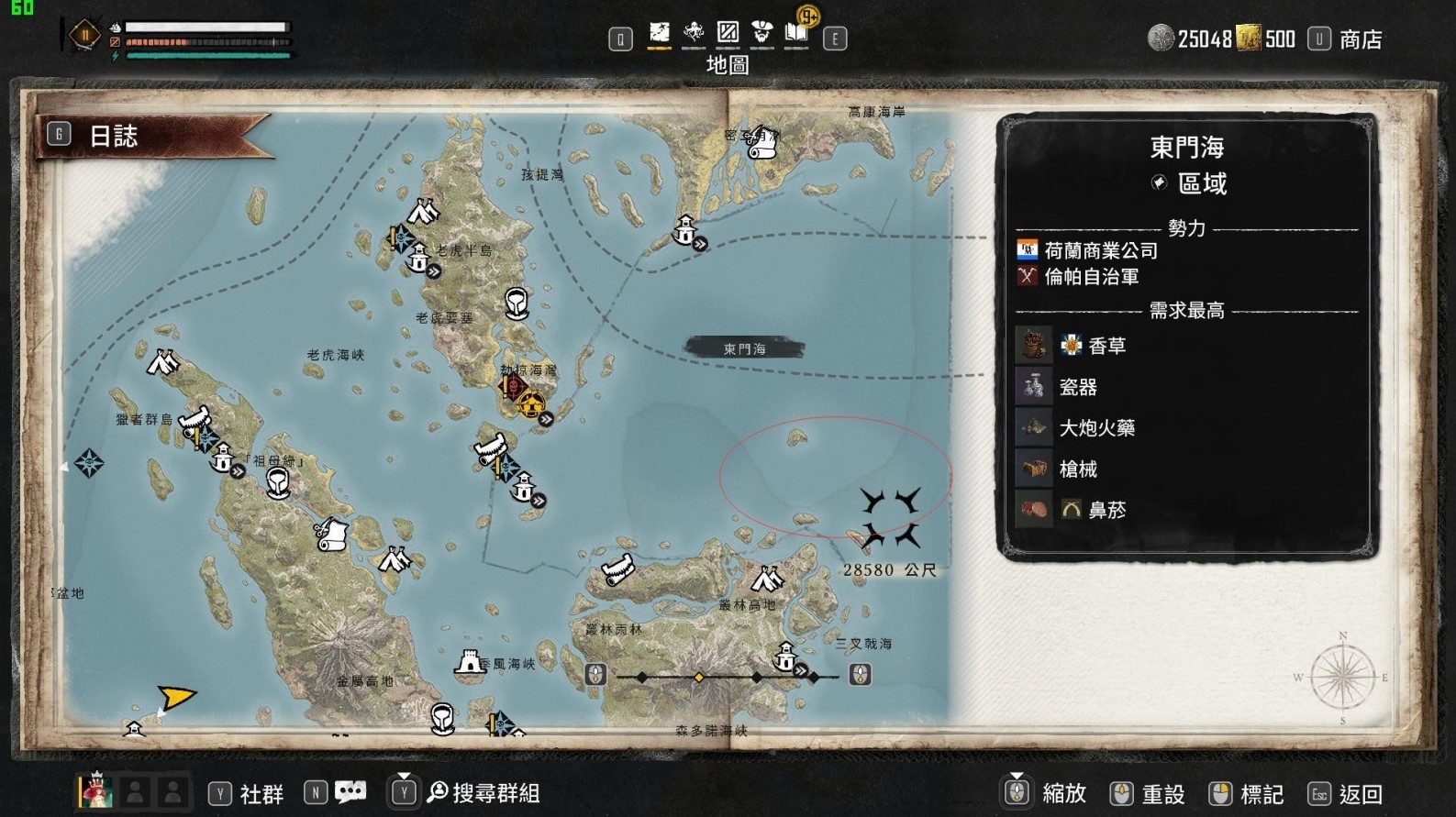
Task: Click the yellow-highlighted outpost marker on the map
Action: point(530,404)
